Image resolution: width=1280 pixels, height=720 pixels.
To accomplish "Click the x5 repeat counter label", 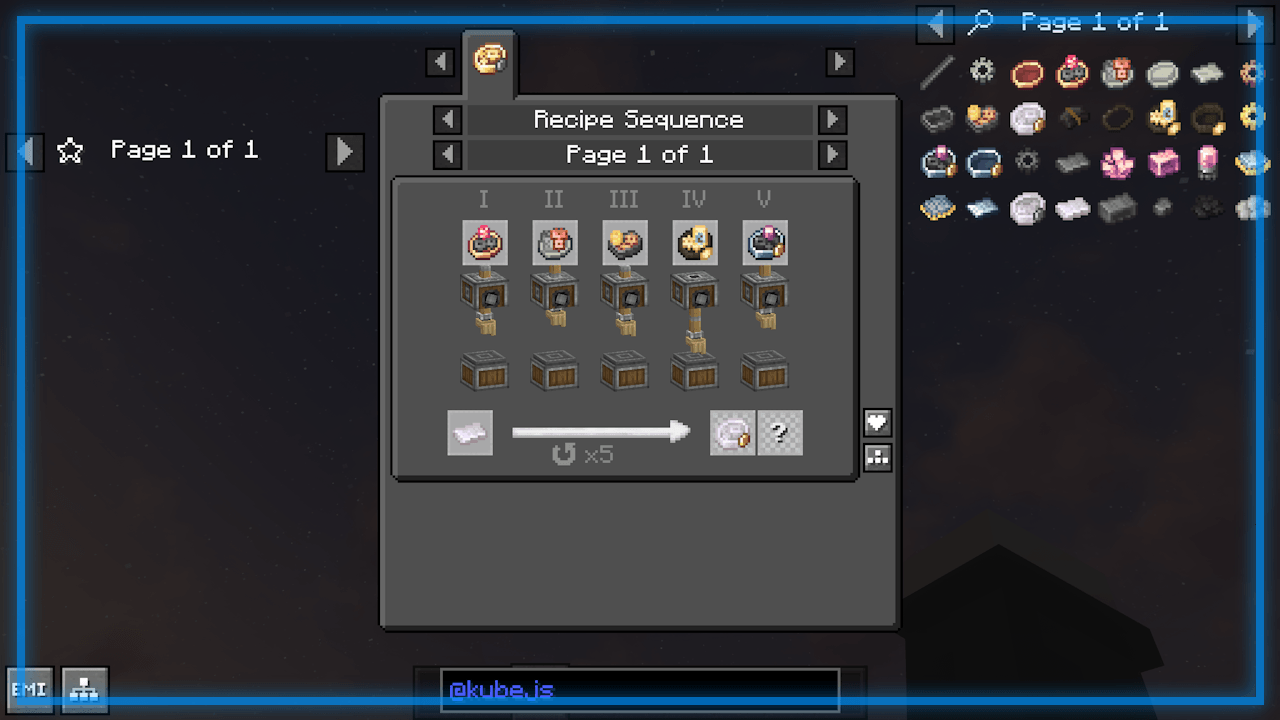I will coord(585,455).
